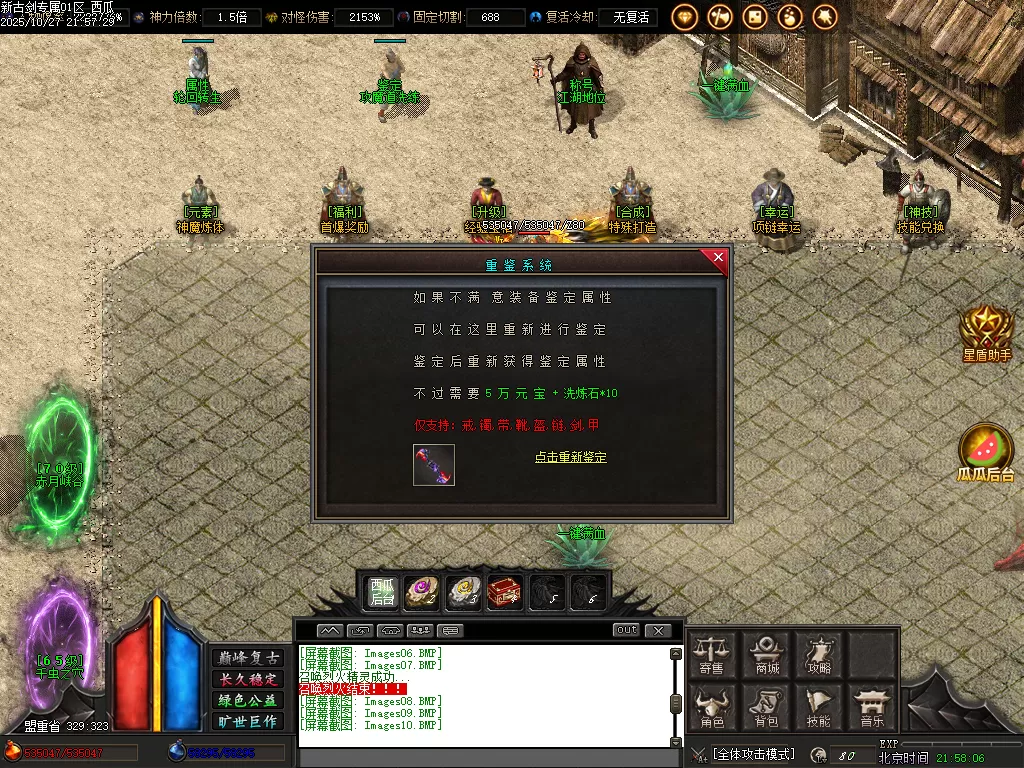Click the 点击重新鉴定 link

click(x=570, y=457)
